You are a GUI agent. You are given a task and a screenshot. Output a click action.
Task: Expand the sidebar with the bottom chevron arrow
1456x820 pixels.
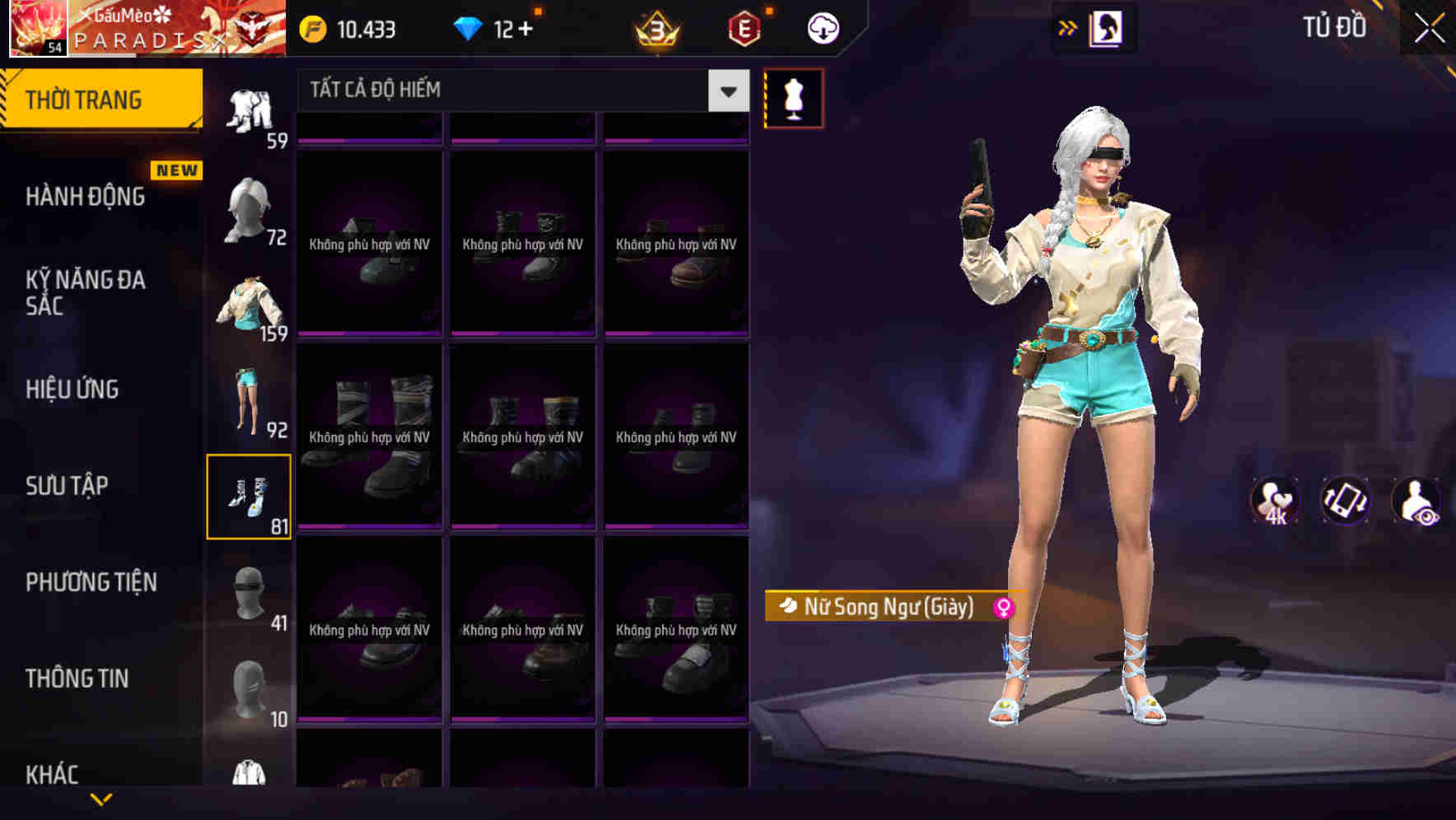101,799
